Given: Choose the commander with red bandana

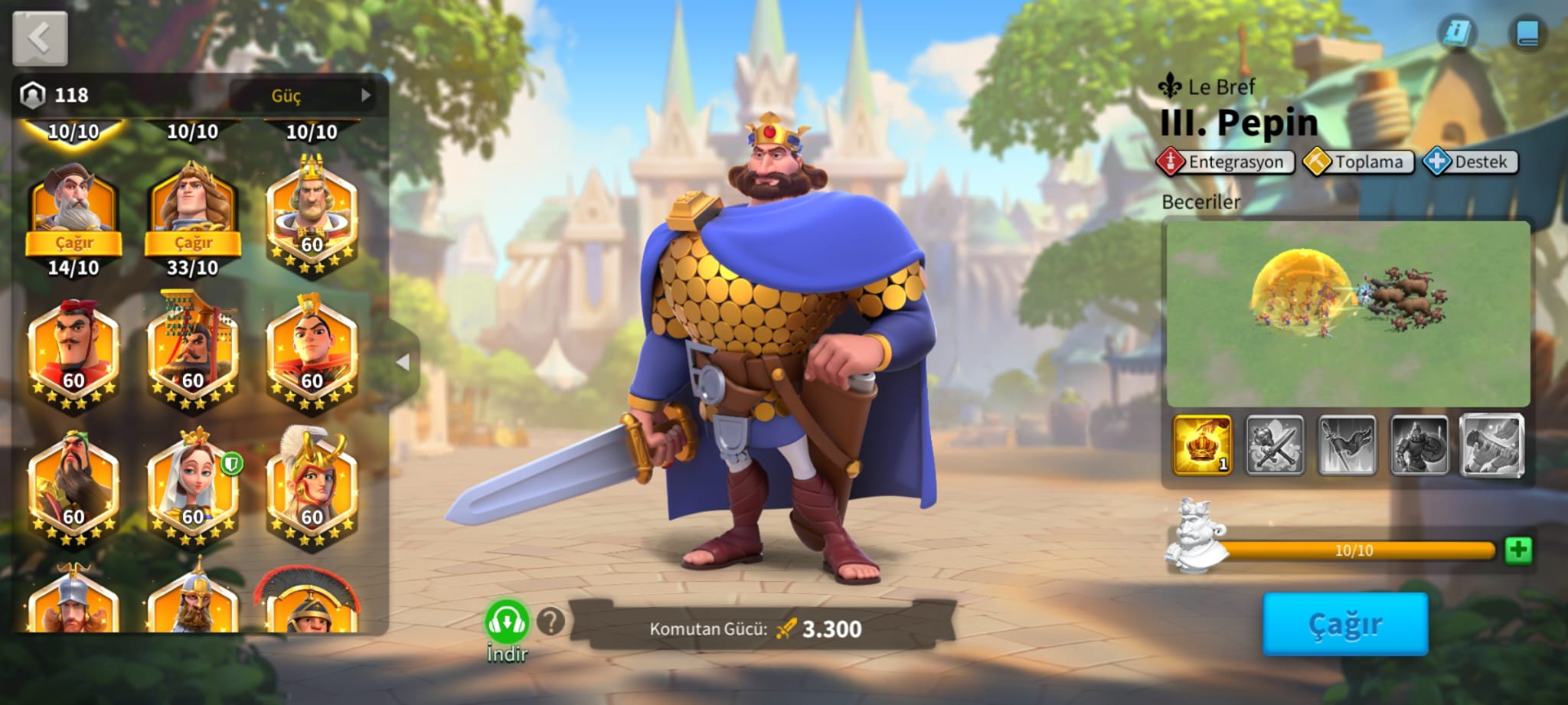Looking at the screenshot, I should [73, 350].
